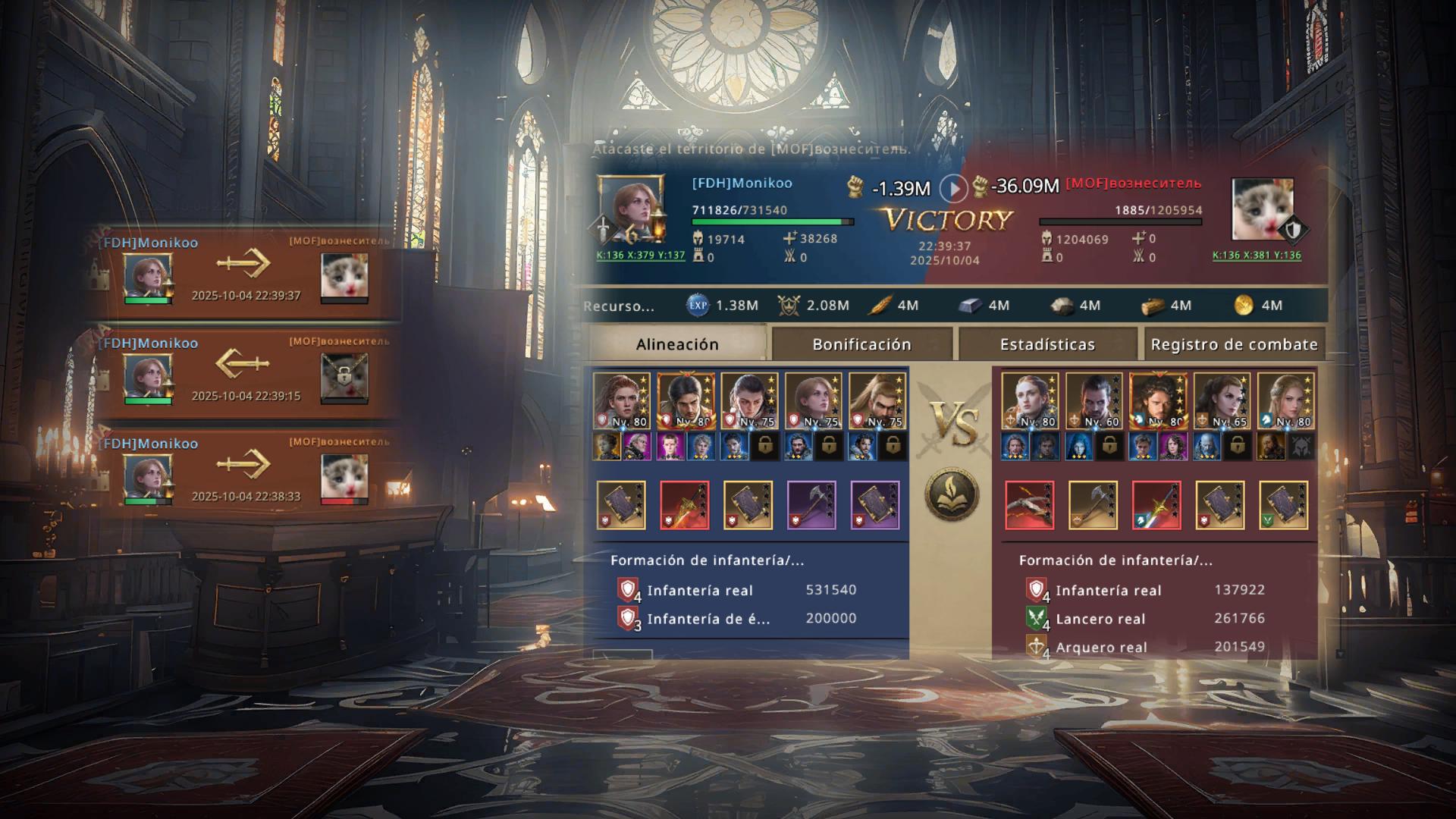Play the battle replay button
Screen dimensions: 1456x819
point(953,187)
